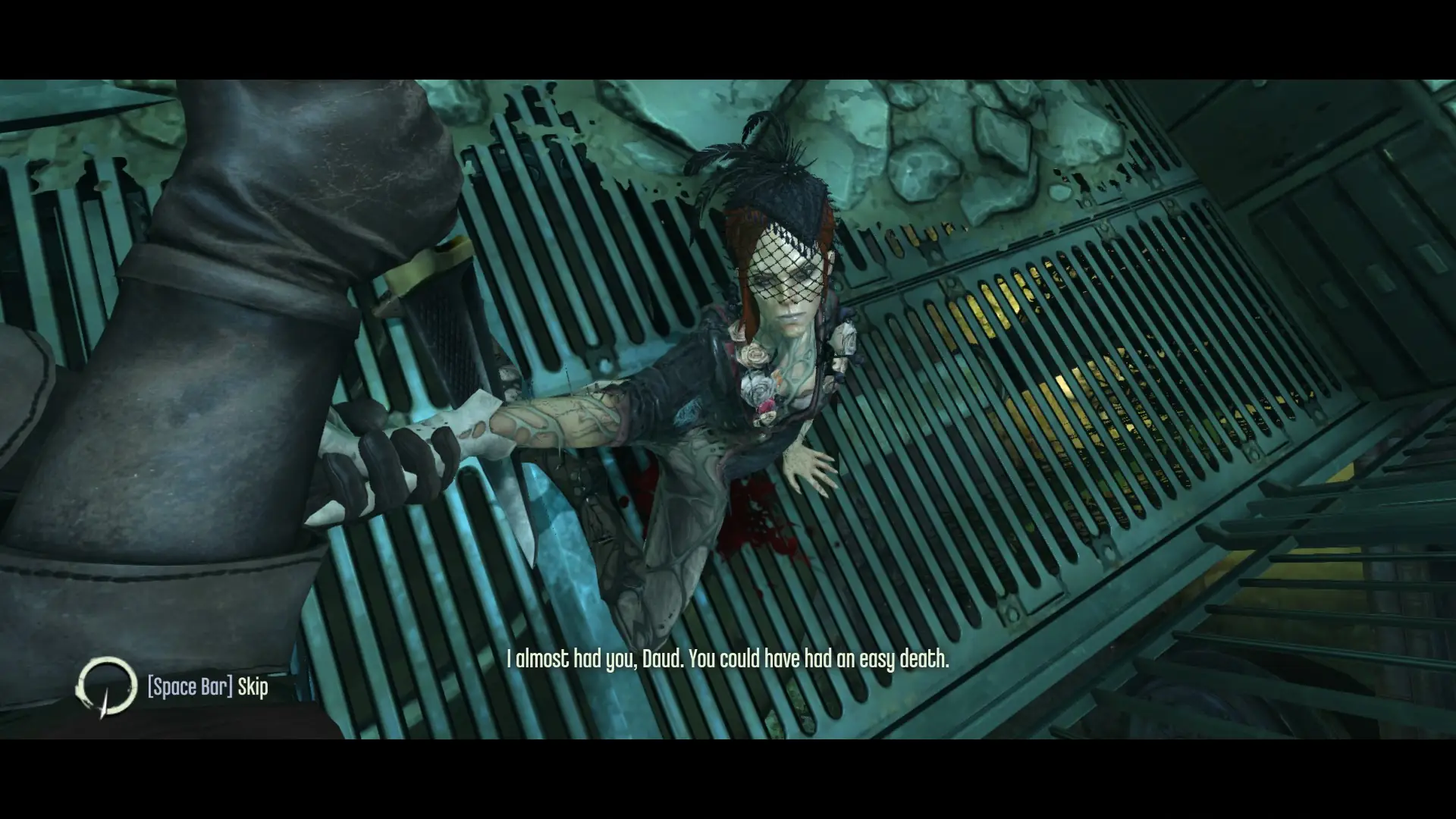Select the subtitle line mentioning Daud
This screenshot has width=1456, height=819.
[x=728, y=660]
